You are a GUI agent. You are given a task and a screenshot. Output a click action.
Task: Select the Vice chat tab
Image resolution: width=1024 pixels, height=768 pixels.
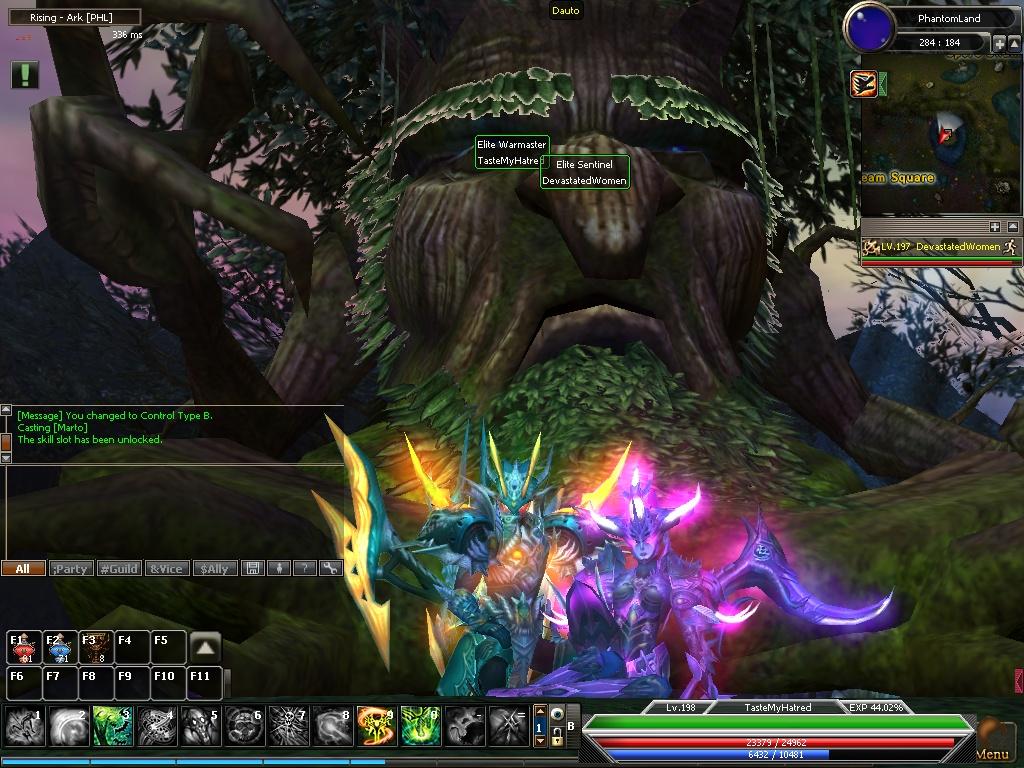[166, 568]
